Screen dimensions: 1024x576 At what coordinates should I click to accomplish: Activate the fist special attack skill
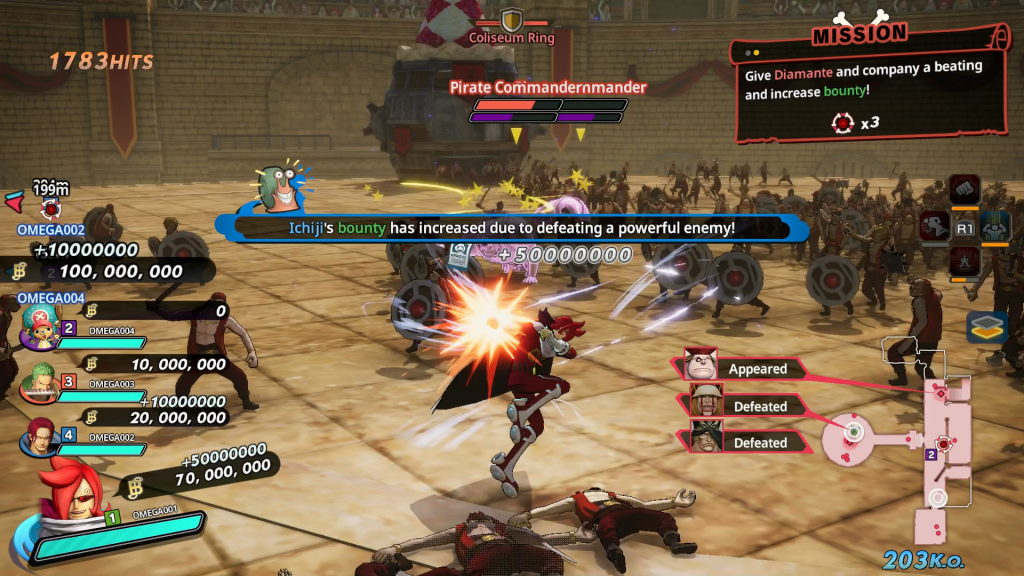[964, 187]
